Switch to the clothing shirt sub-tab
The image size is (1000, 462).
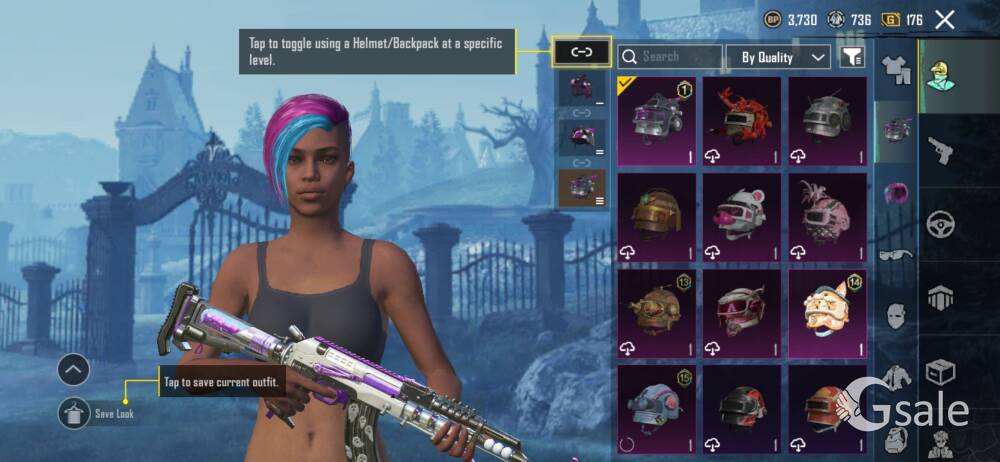click(x=895, y=68)
